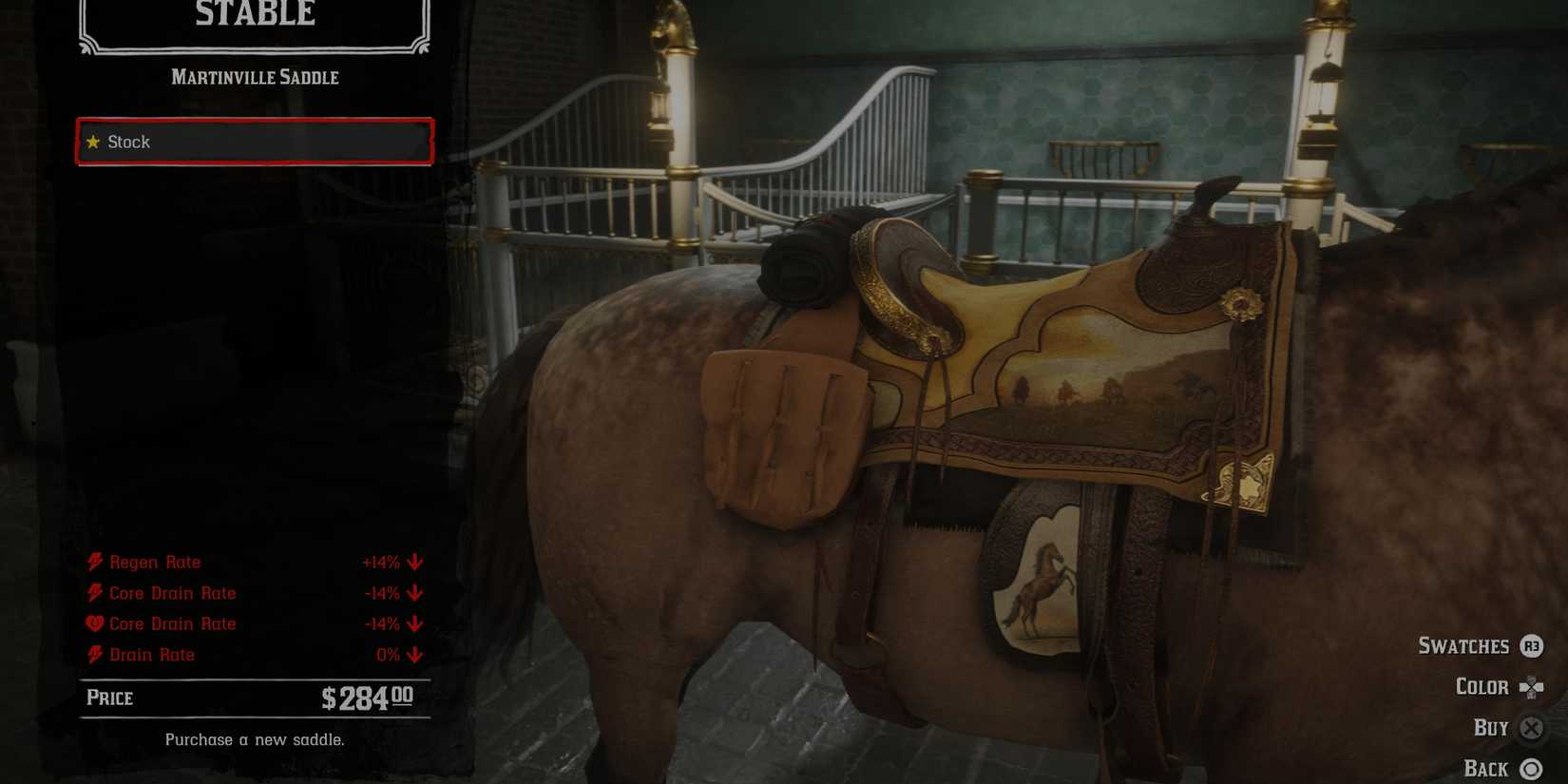
Task: Click the Color option label
Action: 1482,687
